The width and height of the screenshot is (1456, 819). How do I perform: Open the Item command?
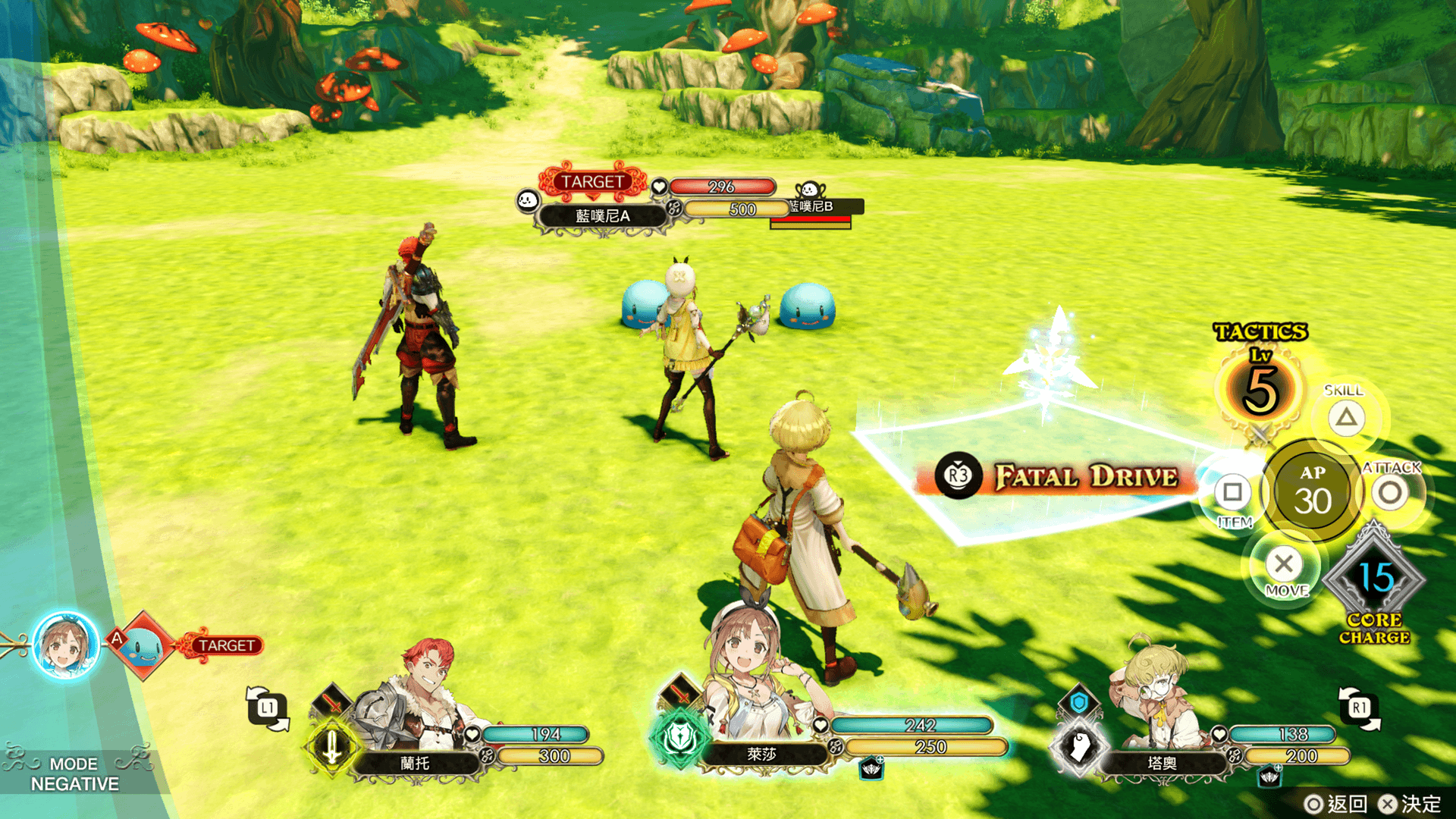1232,493
